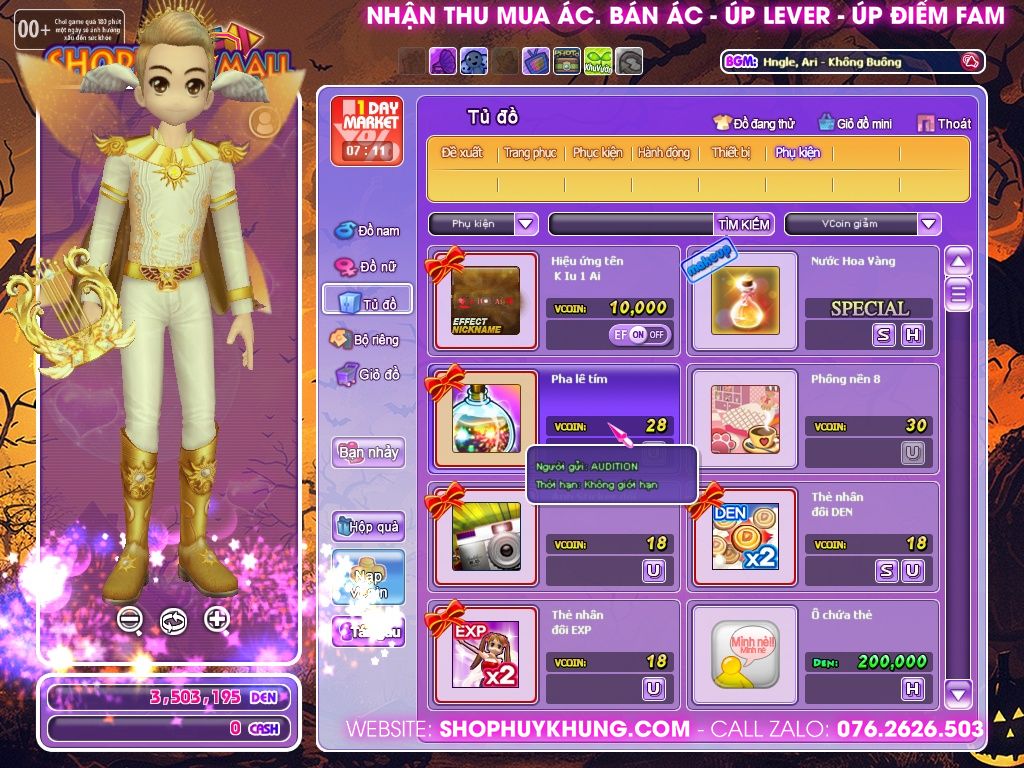Open the Giỏ đồ cart menu

point(366,375)
